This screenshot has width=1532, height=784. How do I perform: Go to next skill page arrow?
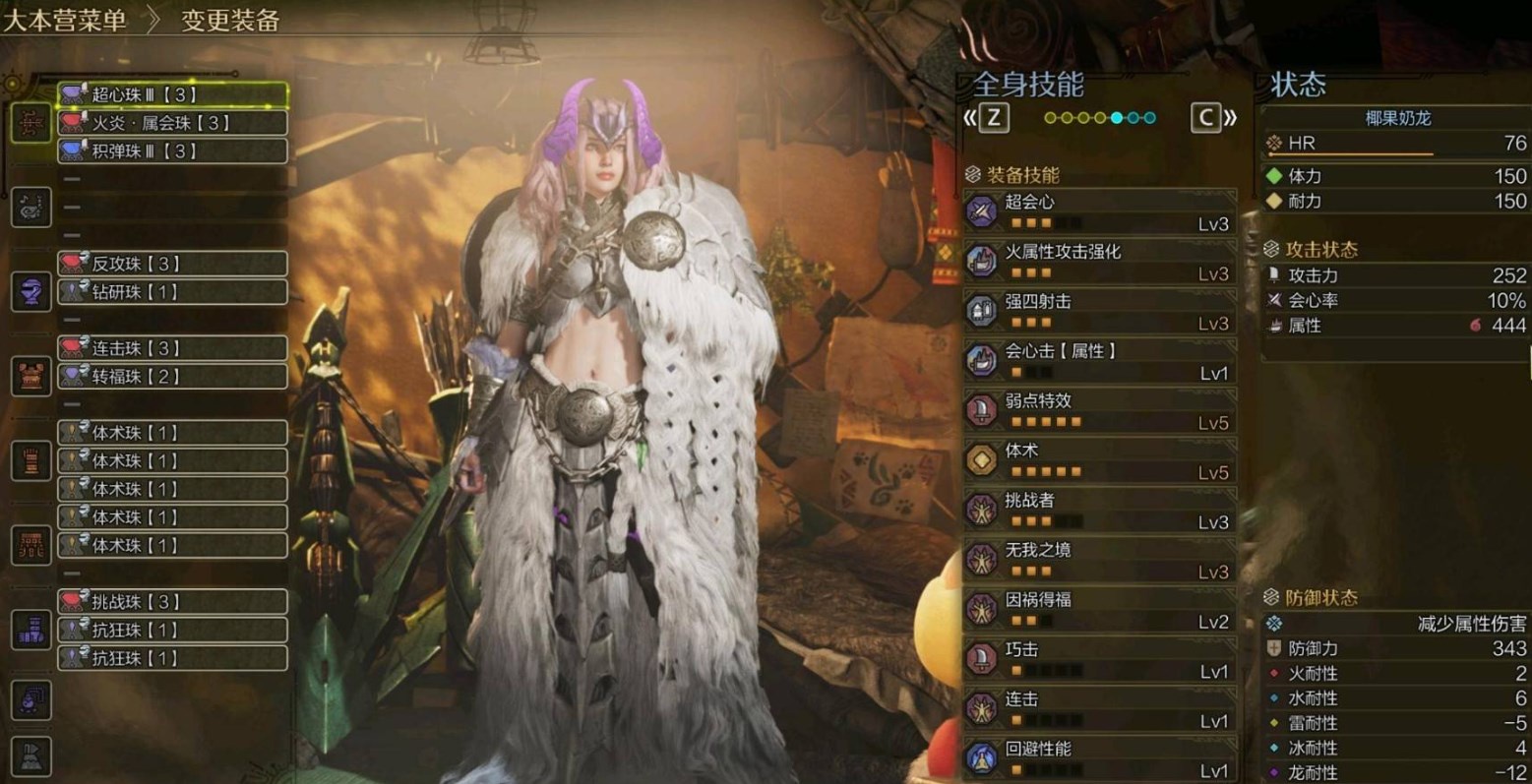1213,118
